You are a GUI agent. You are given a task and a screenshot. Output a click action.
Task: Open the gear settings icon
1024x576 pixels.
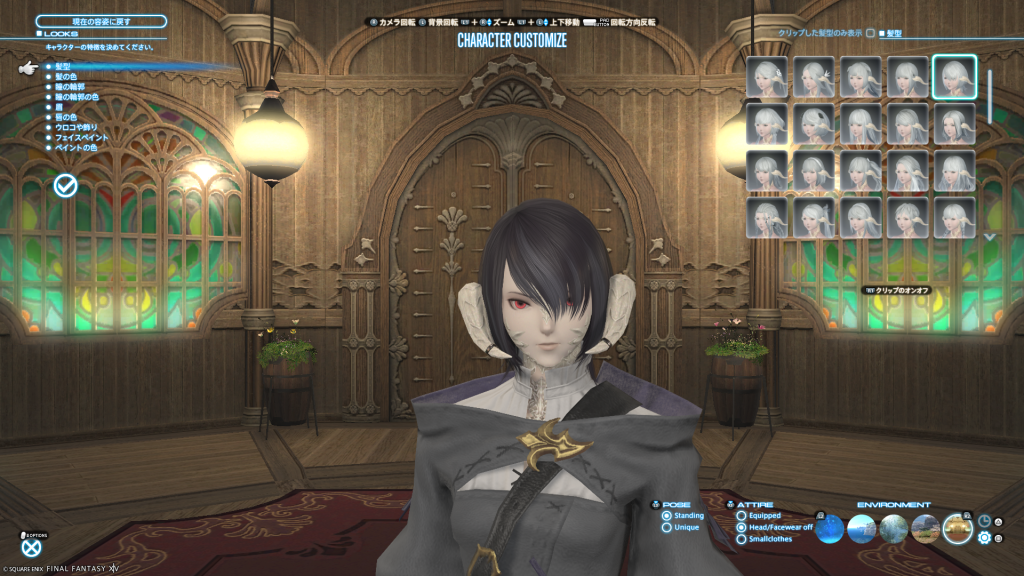[984, 538]
